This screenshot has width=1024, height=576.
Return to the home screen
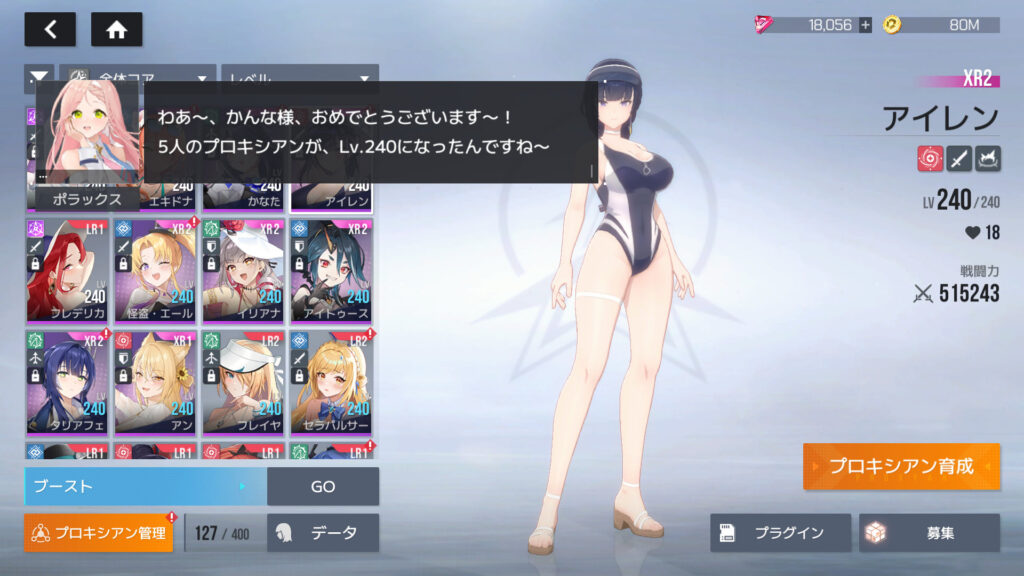point(116,29)
